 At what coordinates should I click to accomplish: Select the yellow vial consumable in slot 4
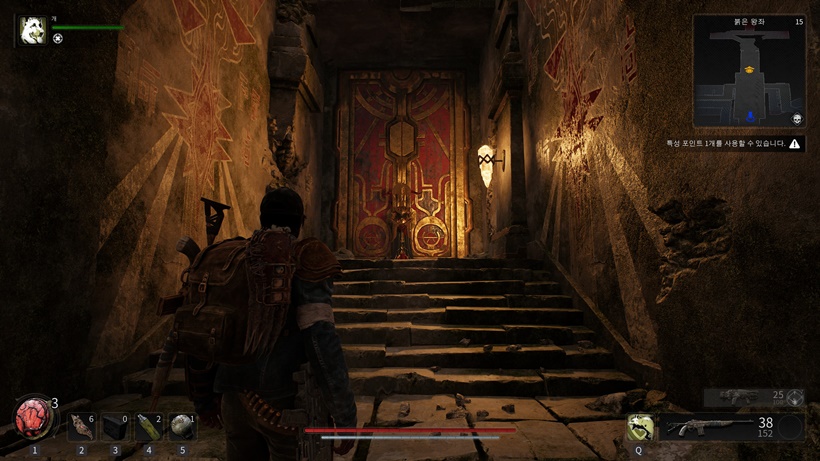[148, 428]
